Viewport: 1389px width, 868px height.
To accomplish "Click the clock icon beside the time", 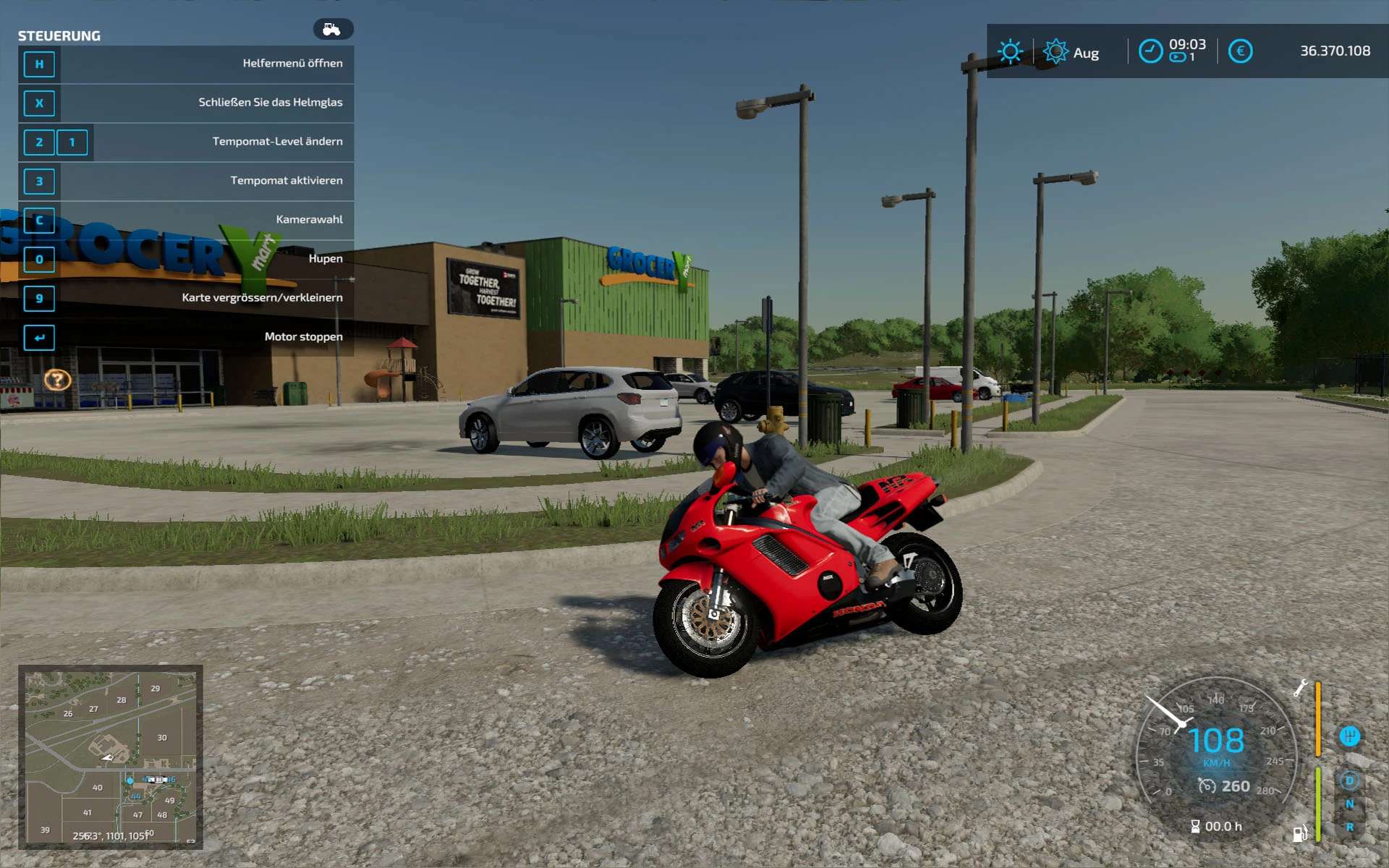I will point(1150,51).
